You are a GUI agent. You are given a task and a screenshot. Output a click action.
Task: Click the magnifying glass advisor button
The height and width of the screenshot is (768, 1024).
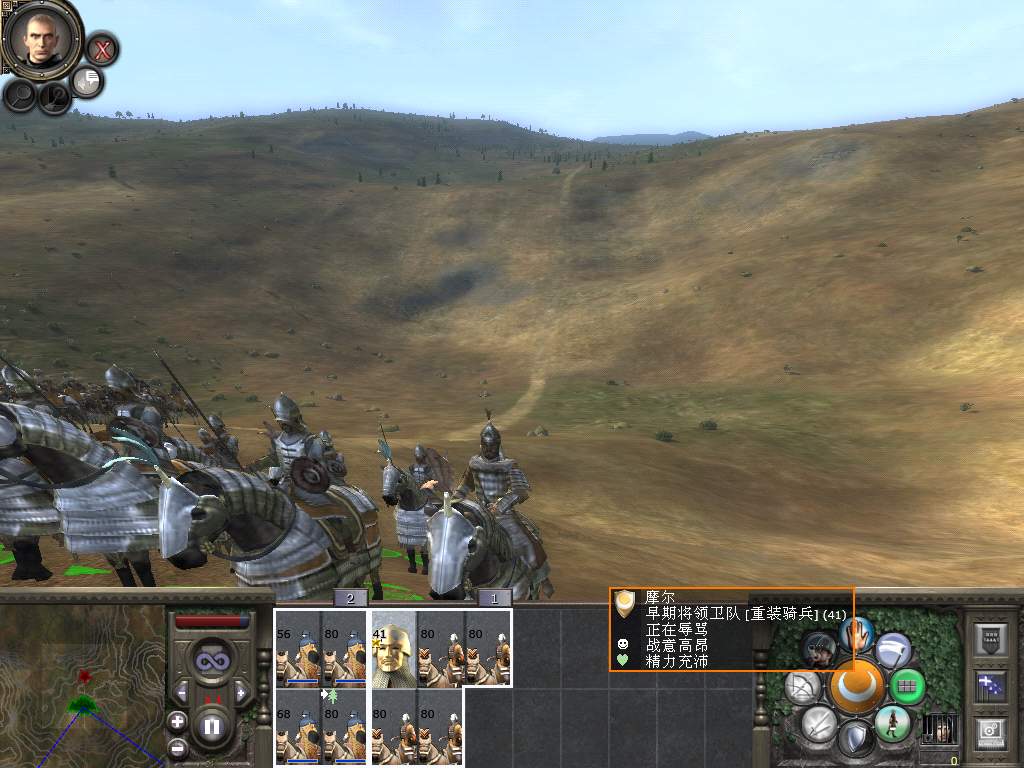click(x=20, y=95)
